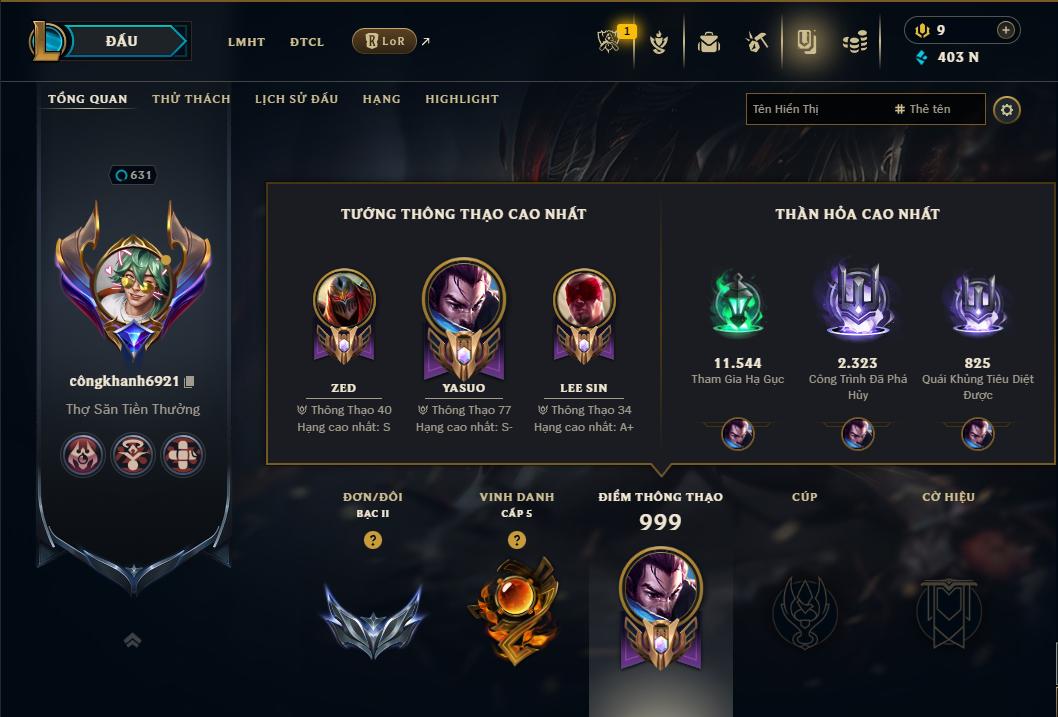Open the profile settings gear
The image size is (1058, 717).
pyautogui.click(x=1007, y=109)
